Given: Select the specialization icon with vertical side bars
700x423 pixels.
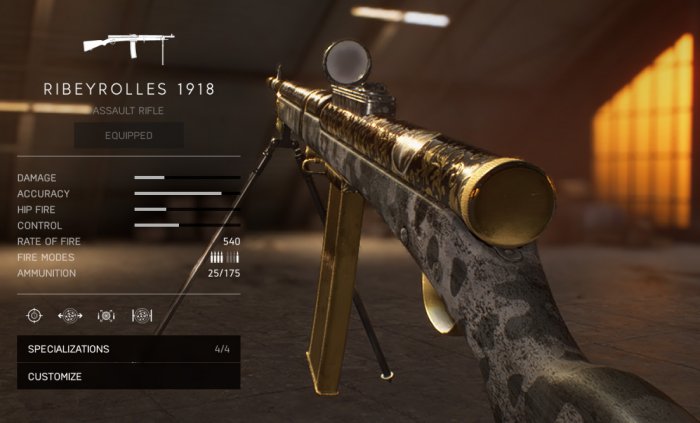Looking at the screenshot, I should click(x=142, y=315).
